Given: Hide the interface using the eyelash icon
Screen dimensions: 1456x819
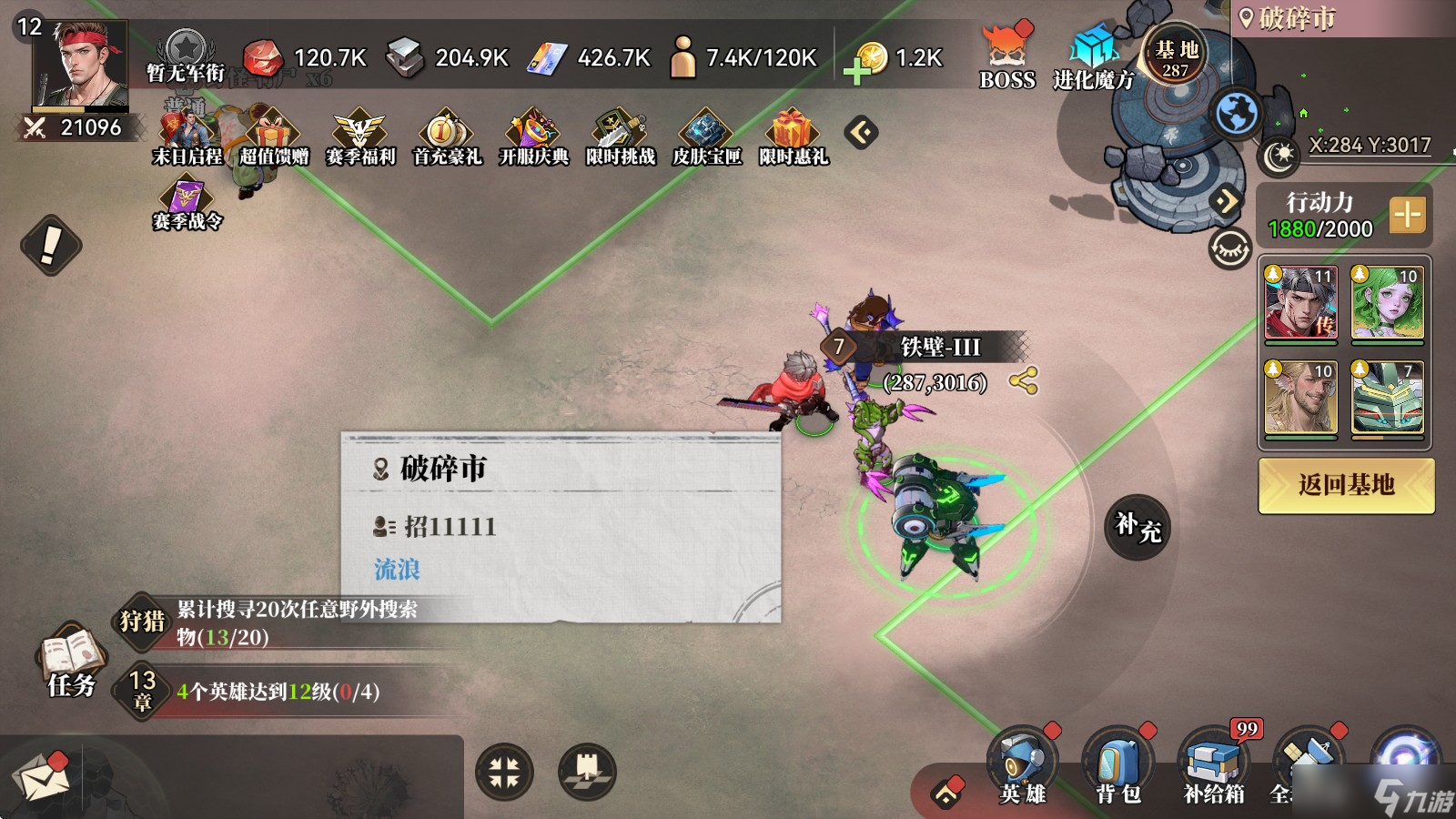Looking at the screenshot, I should 1231,246.
